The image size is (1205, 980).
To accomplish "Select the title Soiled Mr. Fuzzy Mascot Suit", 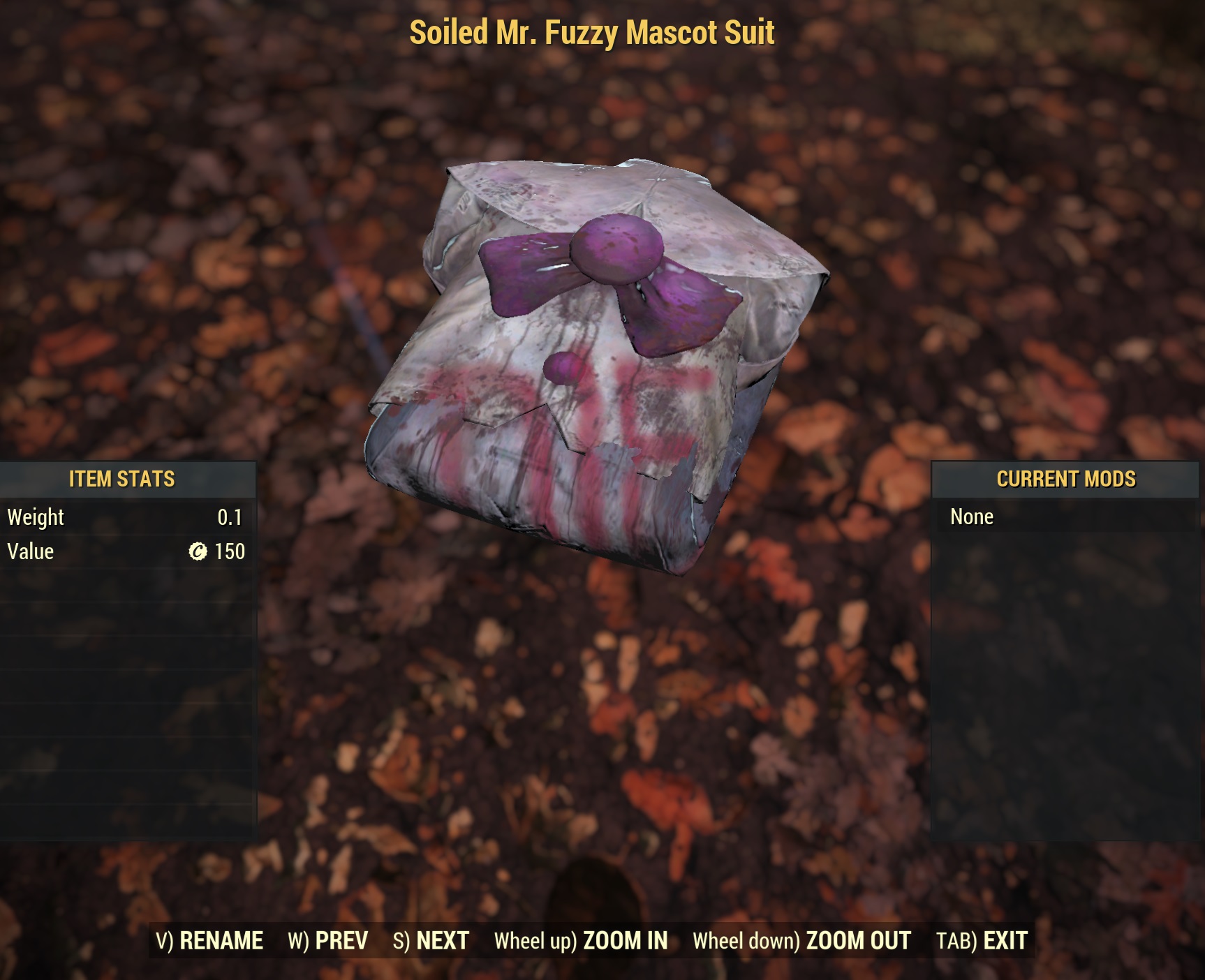I will click(591, 31).
